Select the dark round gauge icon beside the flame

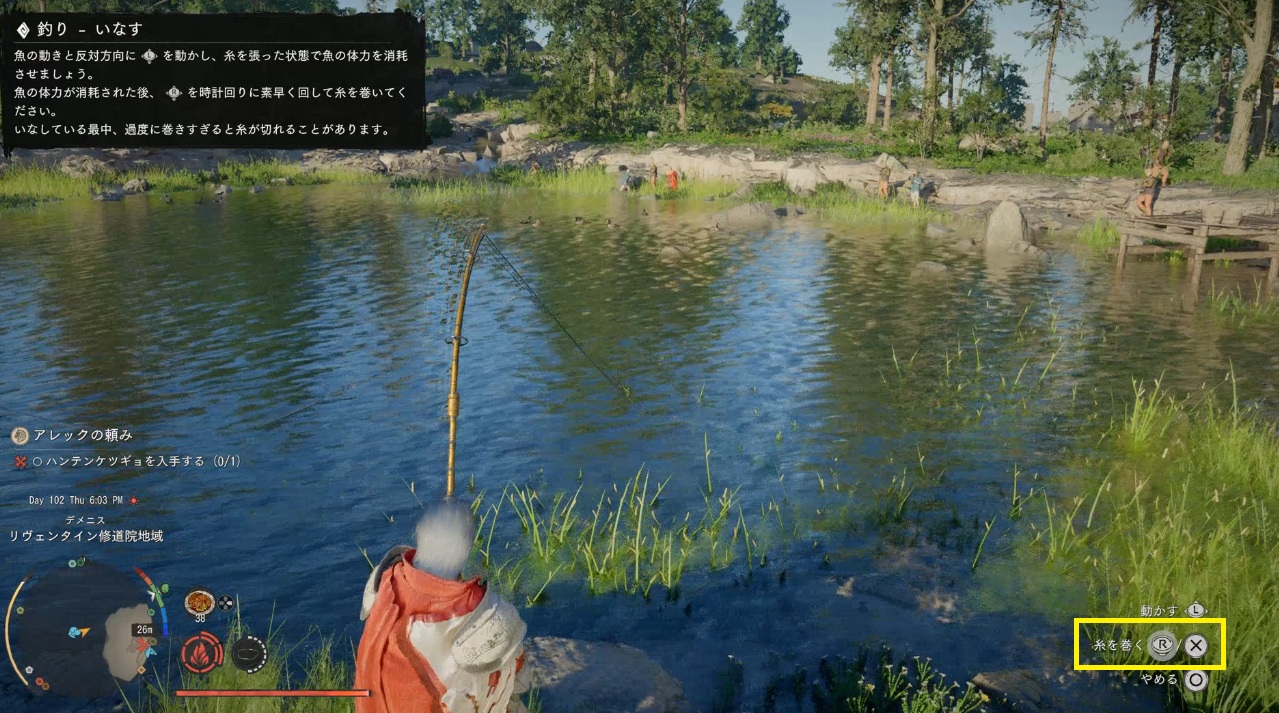tap(249, 653)
